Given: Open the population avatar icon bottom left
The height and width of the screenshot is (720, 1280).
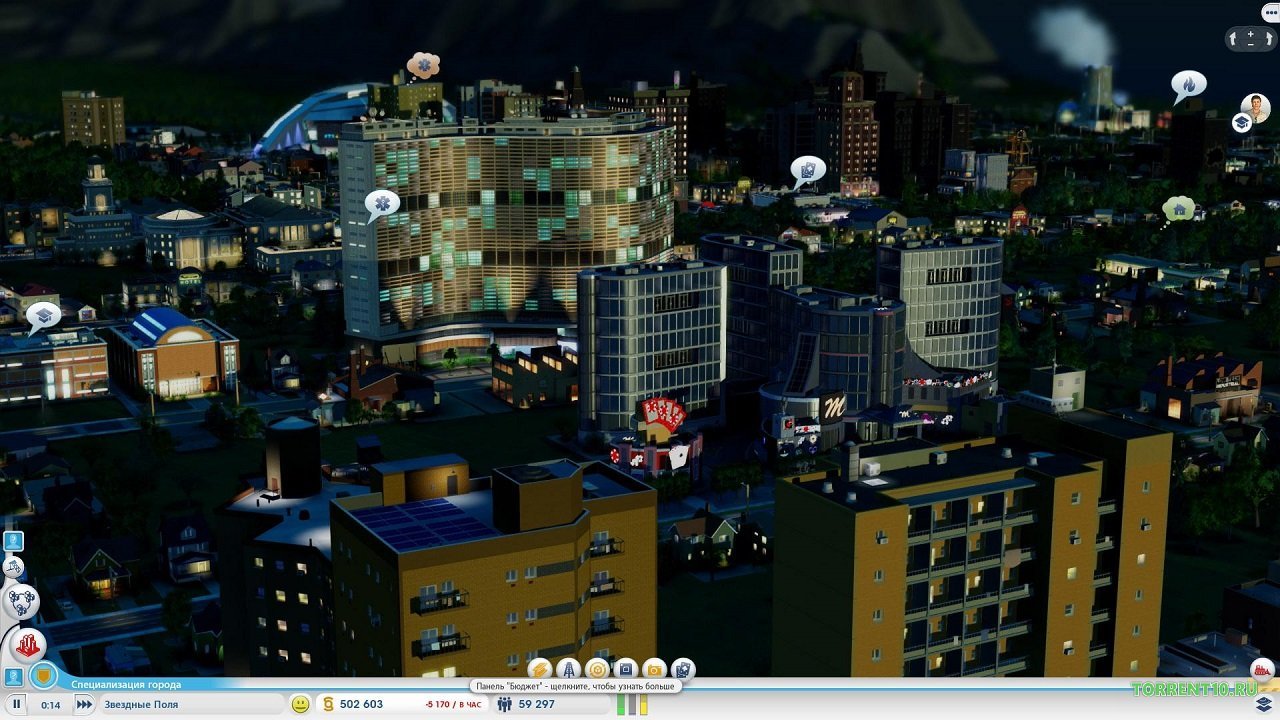Looking at the screenshot, I should coord(12,678).
